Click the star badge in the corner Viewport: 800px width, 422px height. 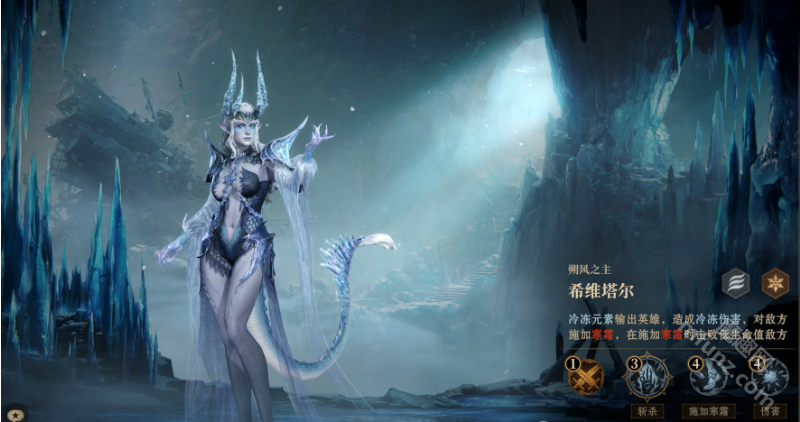pyautogui.click(x=15, y=412)
